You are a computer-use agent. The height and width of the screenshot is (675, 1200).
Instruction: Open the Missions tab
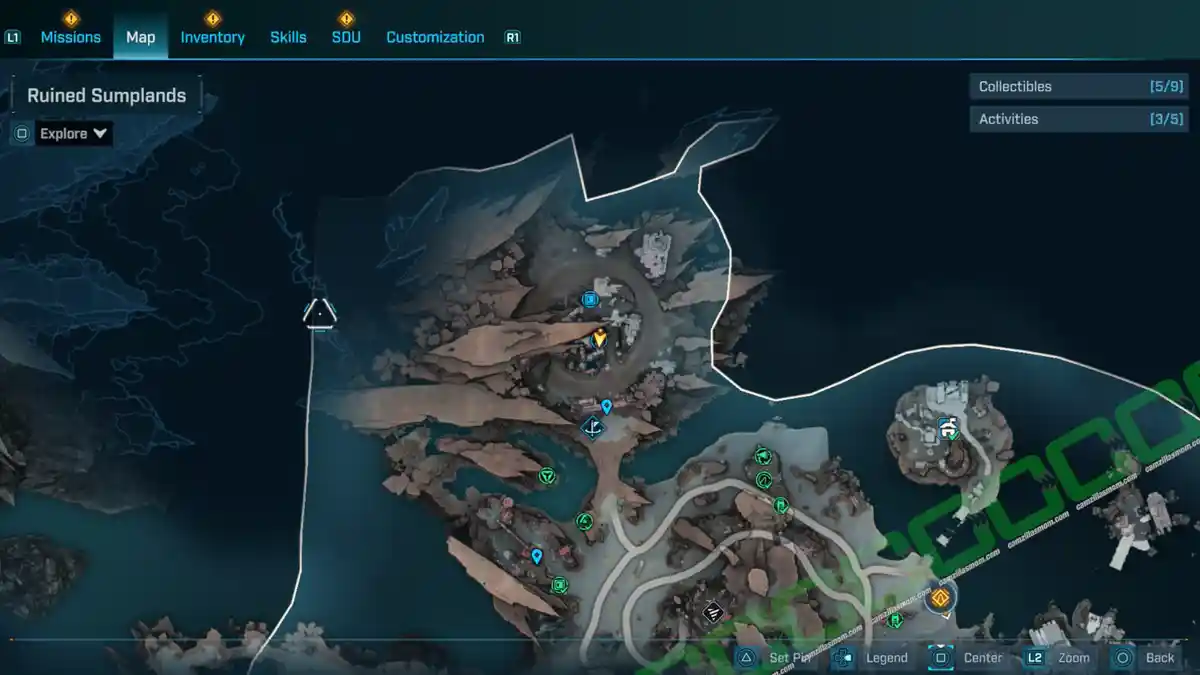tap(70, 37)
